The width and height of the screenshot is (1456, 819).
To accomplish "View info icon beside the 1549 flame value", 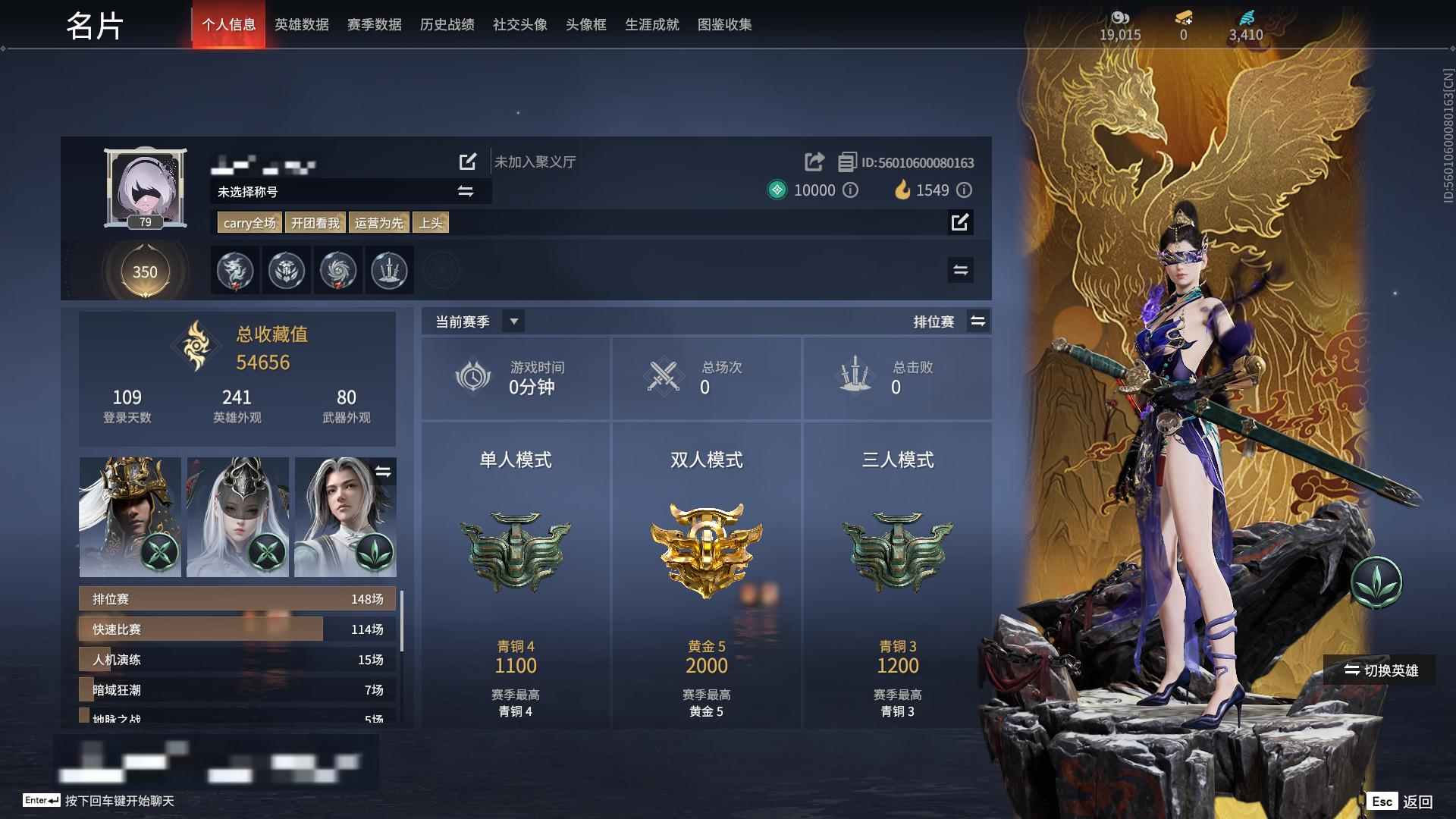I will [x=964, y=190].
